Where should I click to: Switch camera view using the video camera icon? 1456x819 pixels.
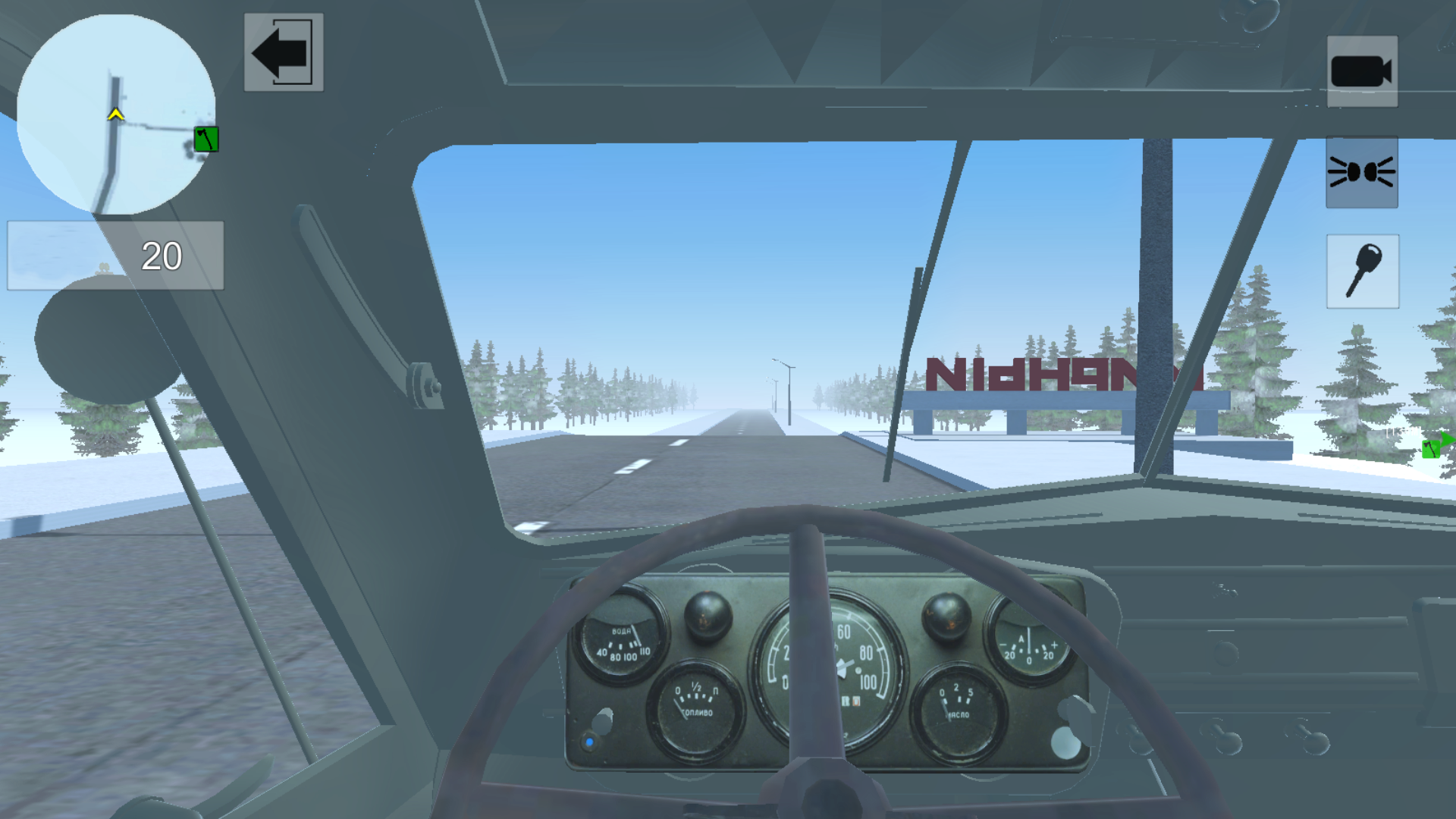[x=1361, y=72]
